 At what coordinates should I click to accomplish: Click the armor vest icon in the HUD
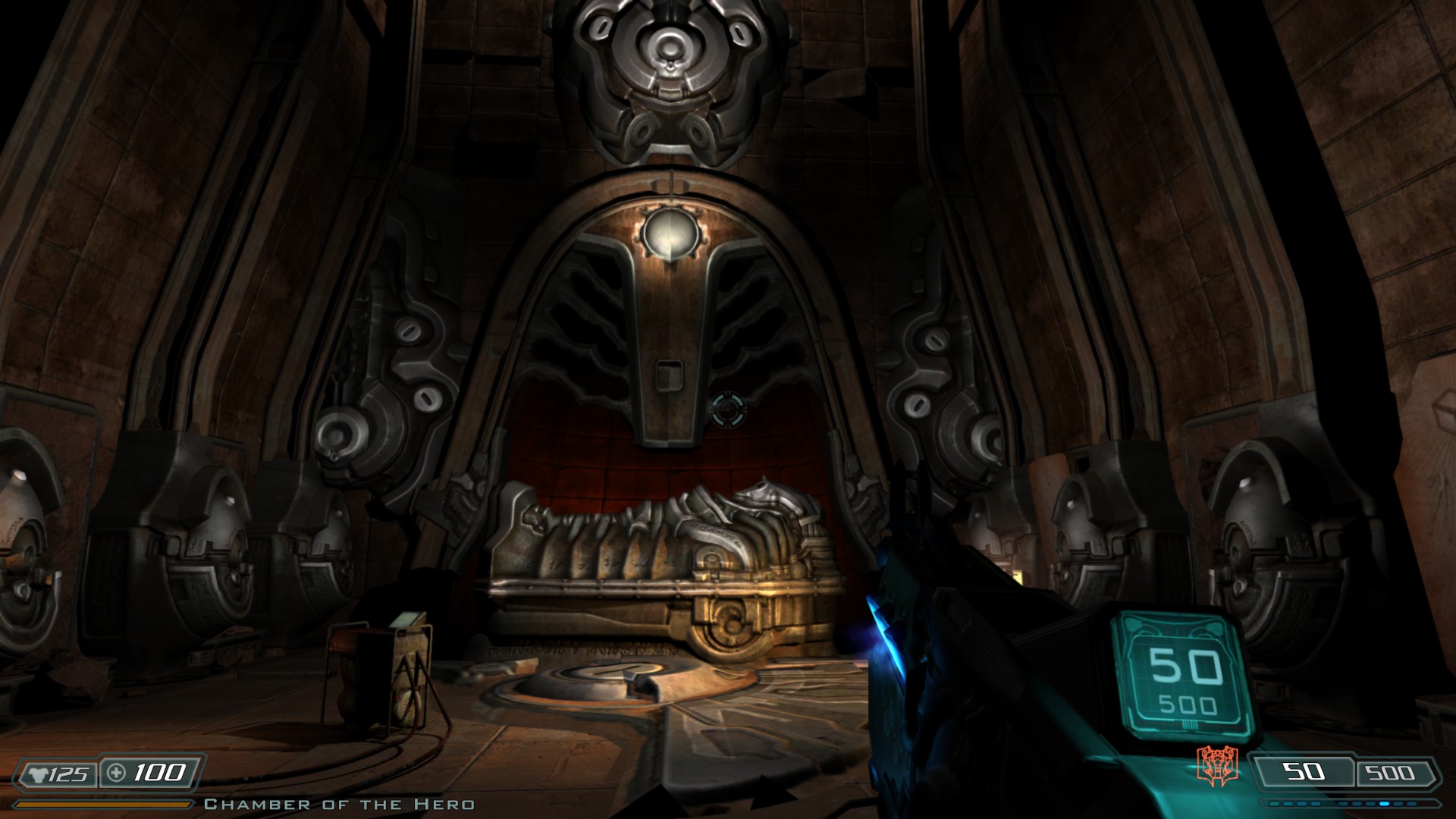pos(39,773)
